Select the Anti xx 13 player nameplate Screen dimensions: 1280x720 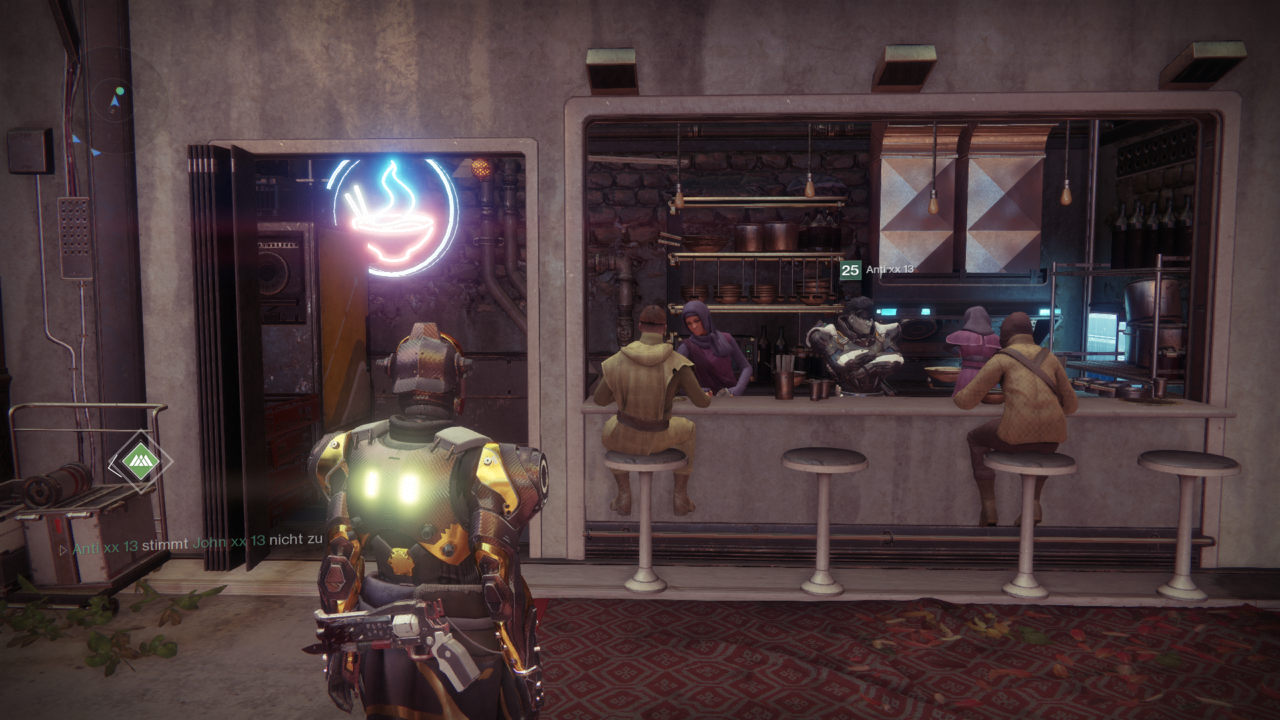click(882, 269)
